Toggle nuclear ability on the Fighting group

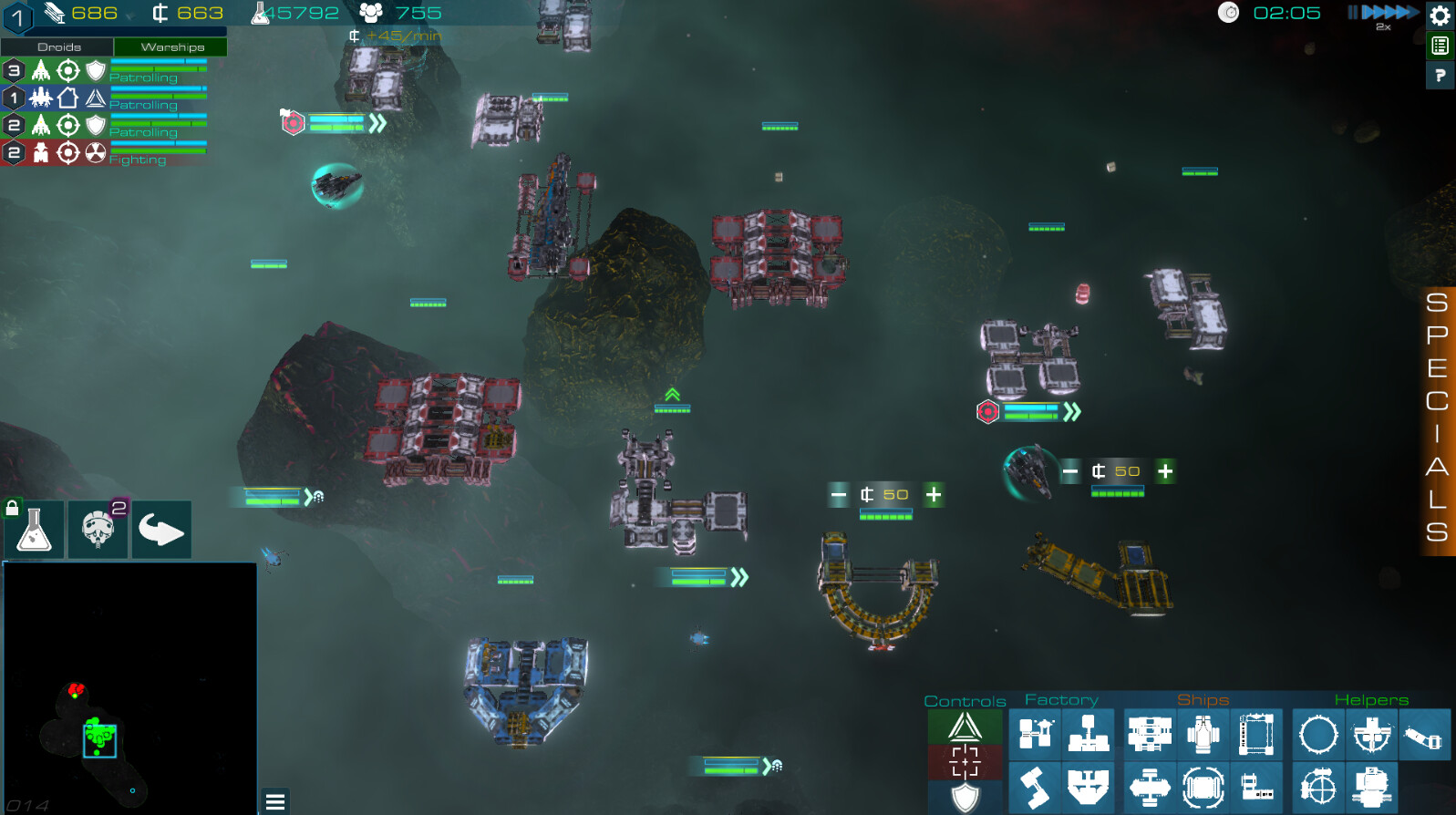96,152
